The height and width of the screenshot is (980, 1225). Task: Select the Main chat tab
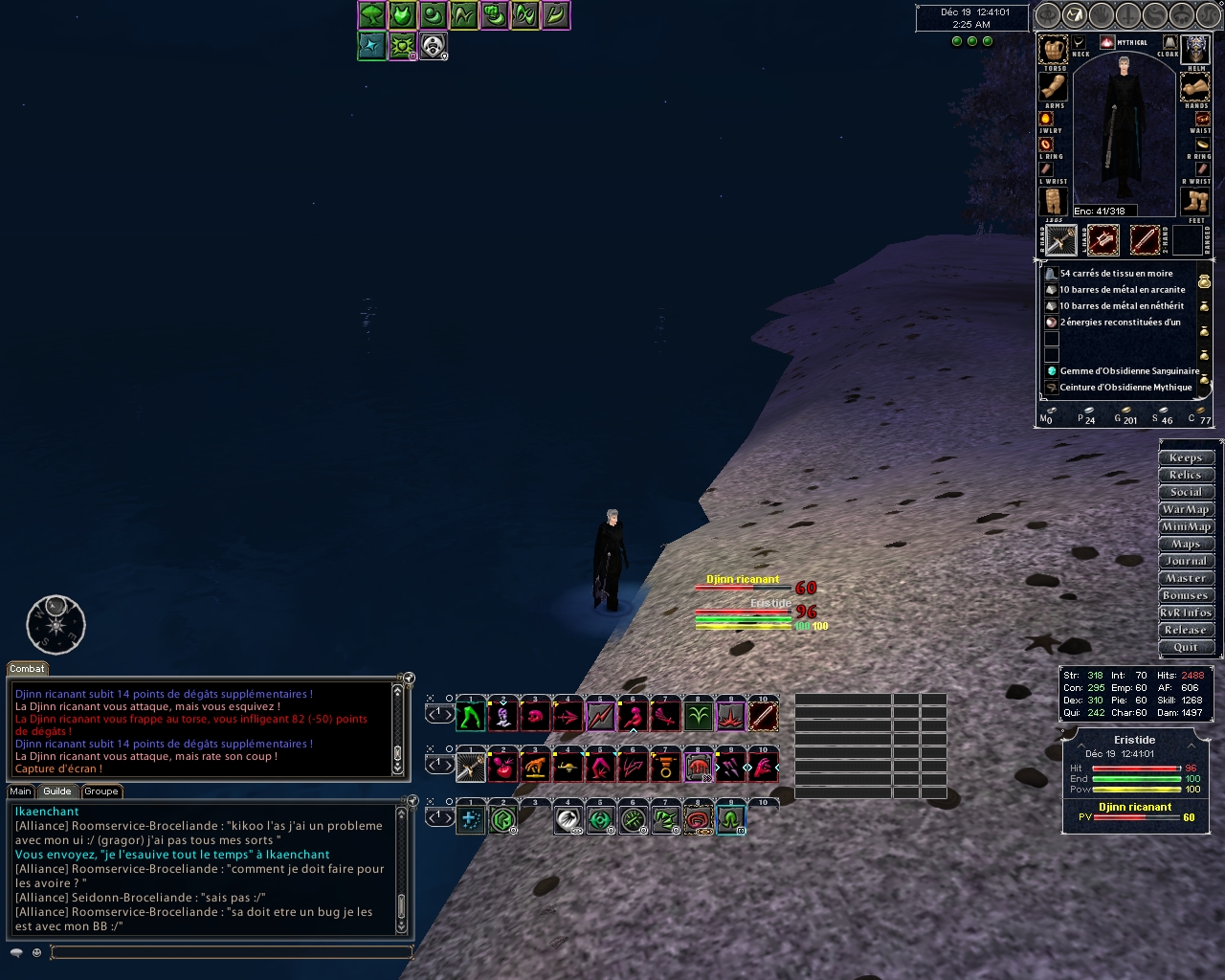pos(20,791)
